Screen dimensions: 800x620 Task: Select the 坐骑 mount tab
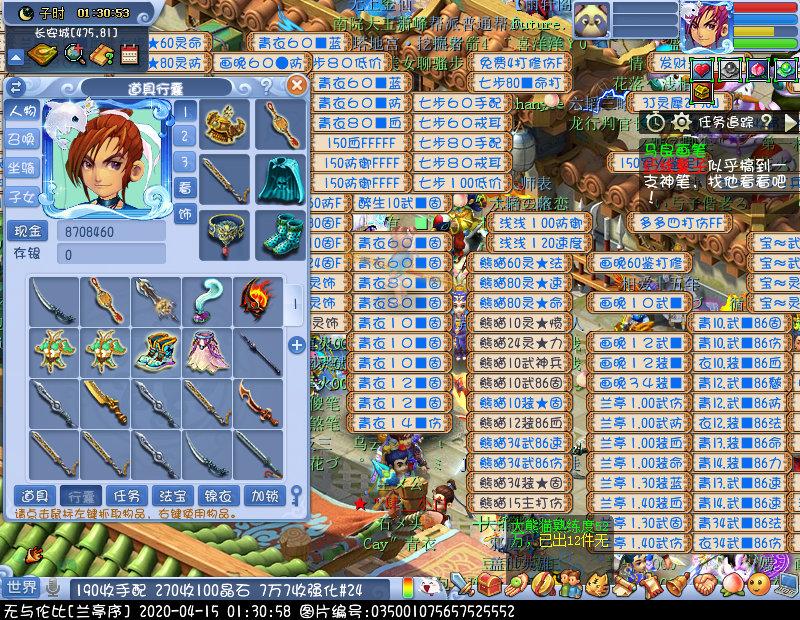pos(22,168)
